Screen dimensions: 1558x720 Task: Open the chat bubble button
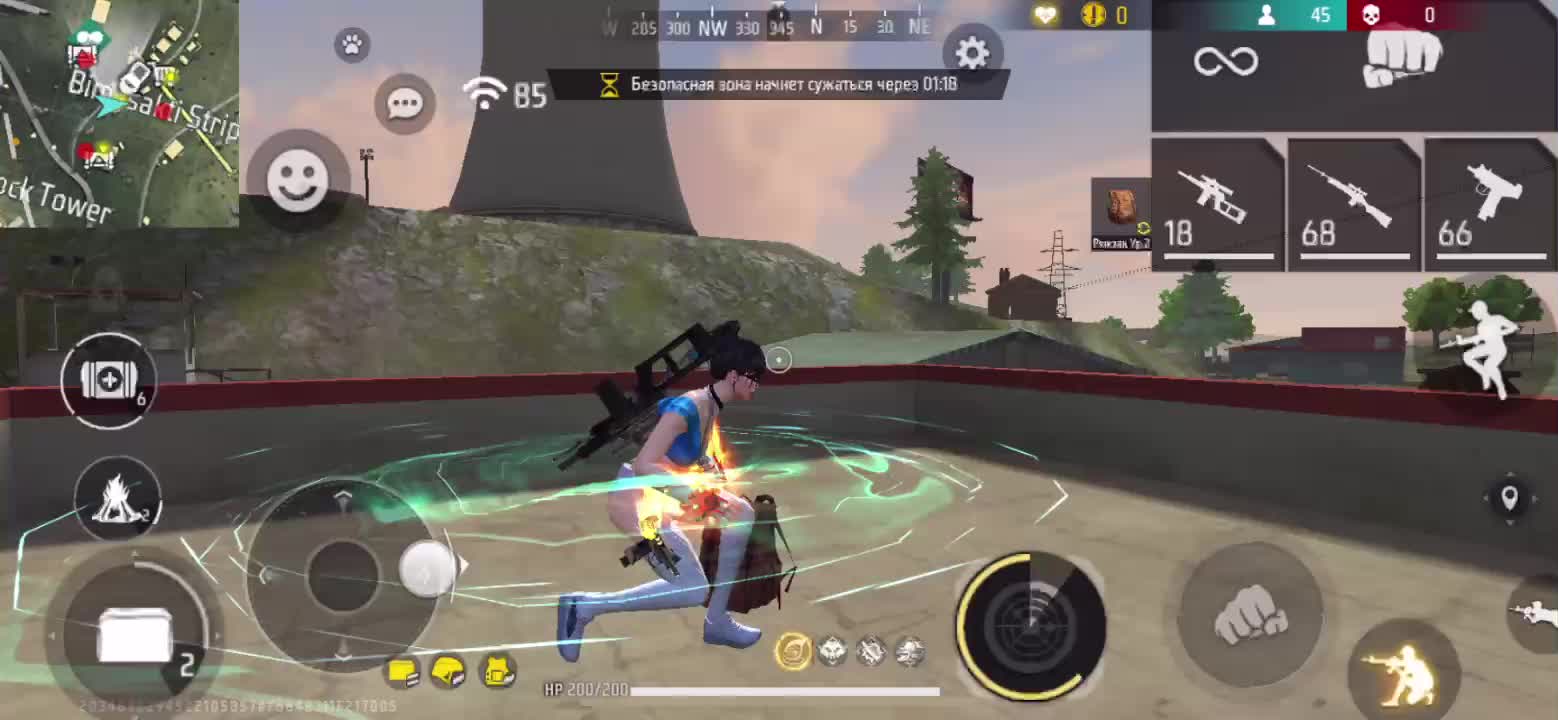tap(405, 103)
